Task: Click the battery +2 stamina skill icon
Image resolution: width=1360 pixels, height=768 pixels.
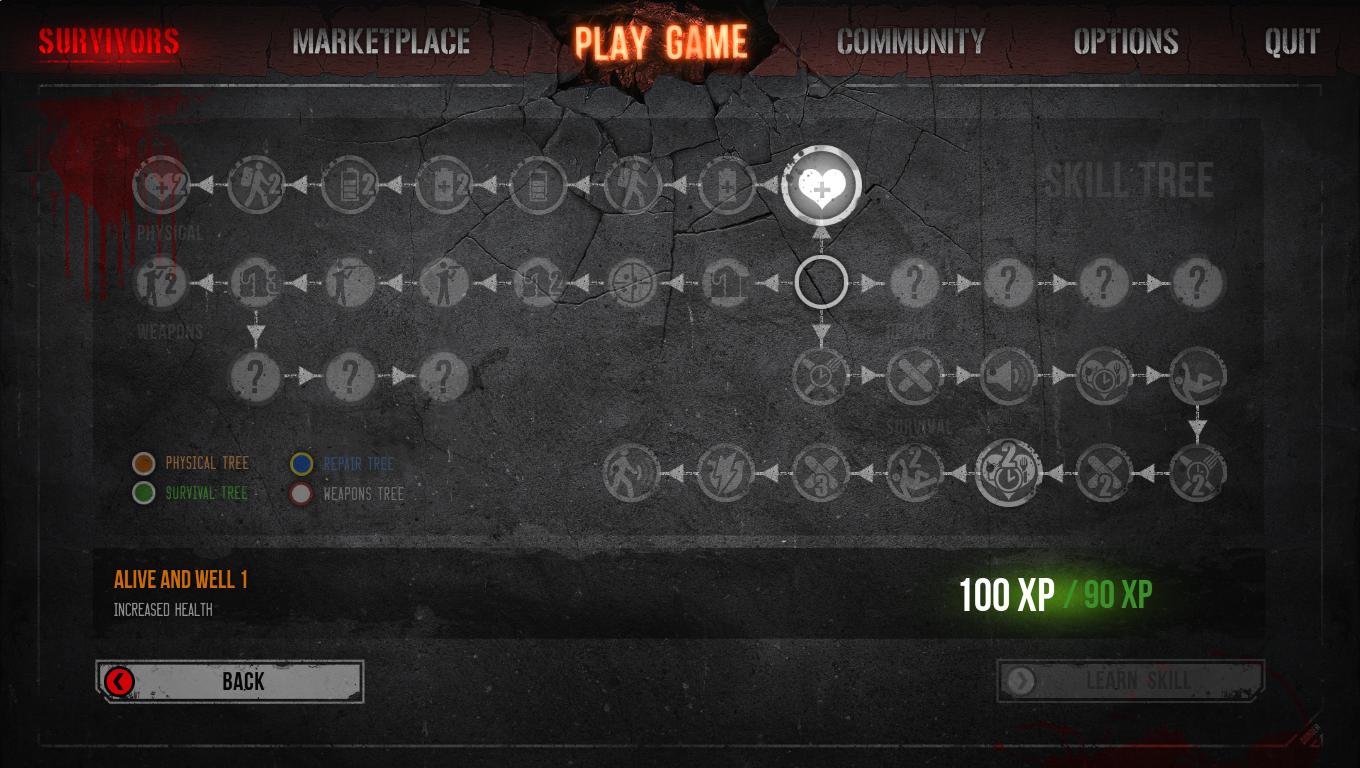Action: tap(350, 185)
